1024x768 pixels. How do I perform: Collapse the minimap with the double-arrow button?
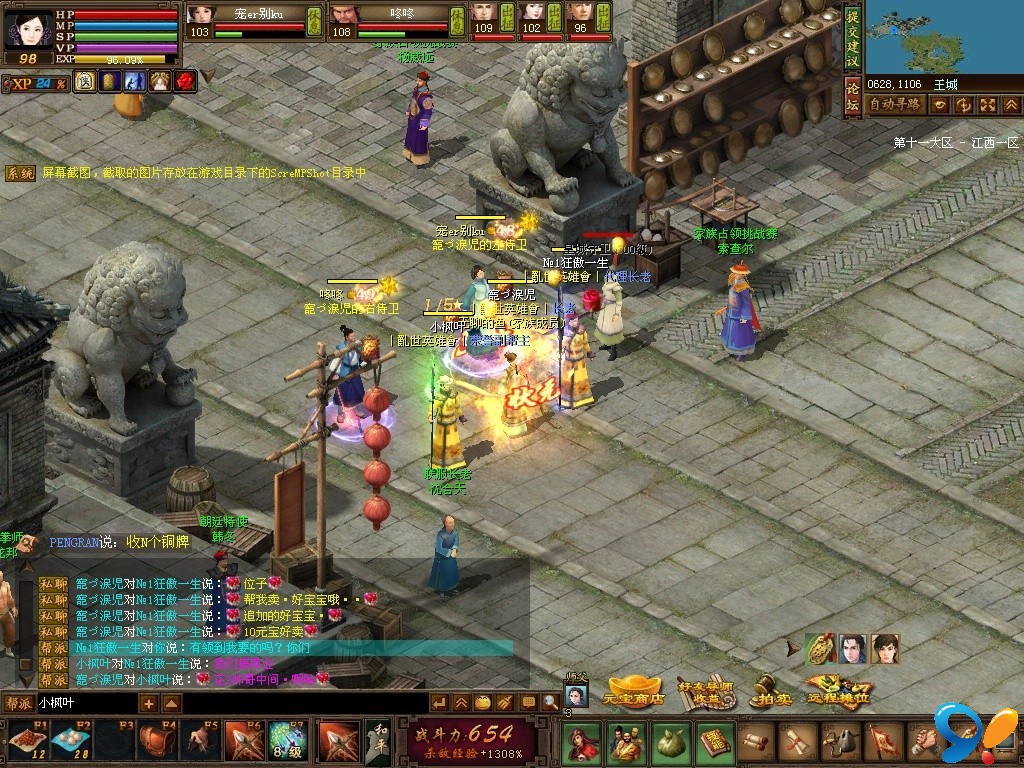(x=1011, y=104)
